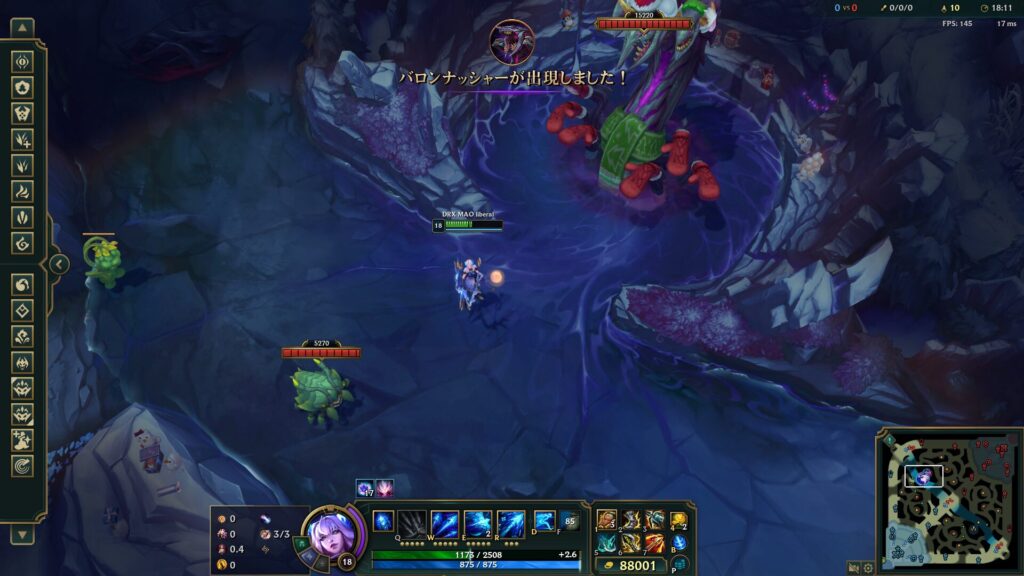1024x576 pixels.
Task: Toggle the camera lock icon beside minimap
Action: point(853,567)
